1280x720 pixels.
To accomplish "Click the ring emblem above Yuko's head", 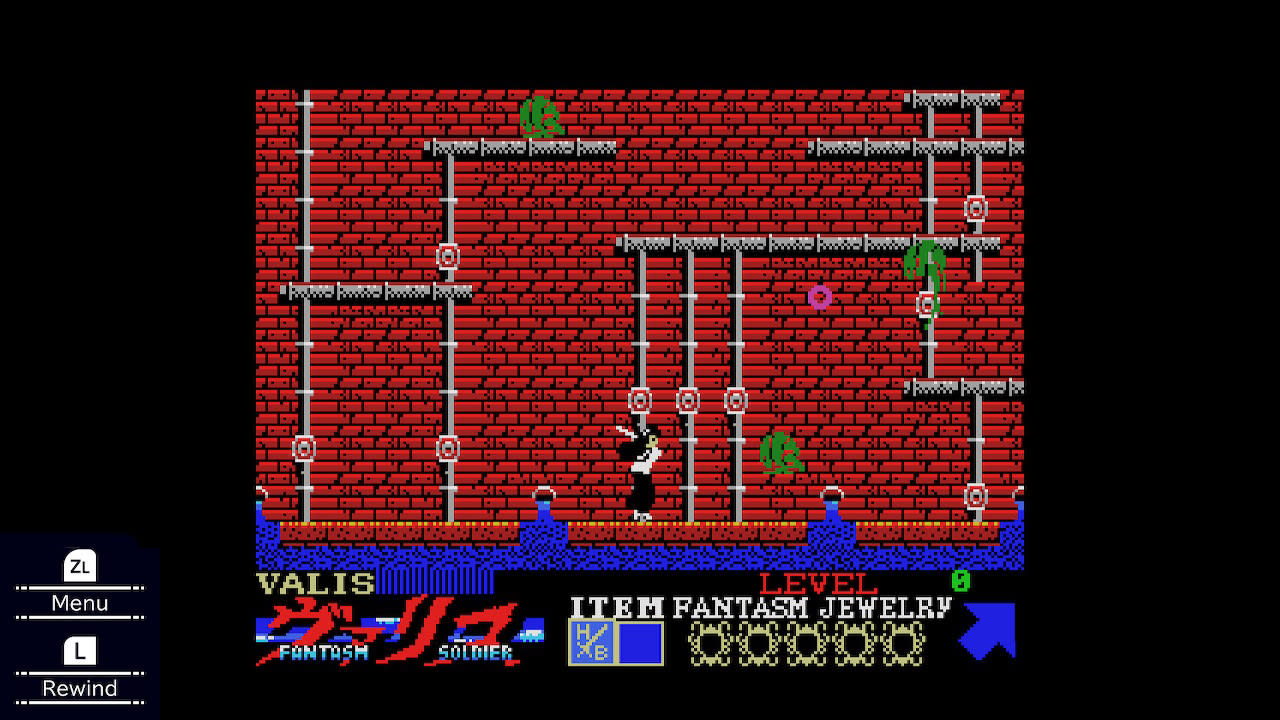I will (x=638, y=400).
